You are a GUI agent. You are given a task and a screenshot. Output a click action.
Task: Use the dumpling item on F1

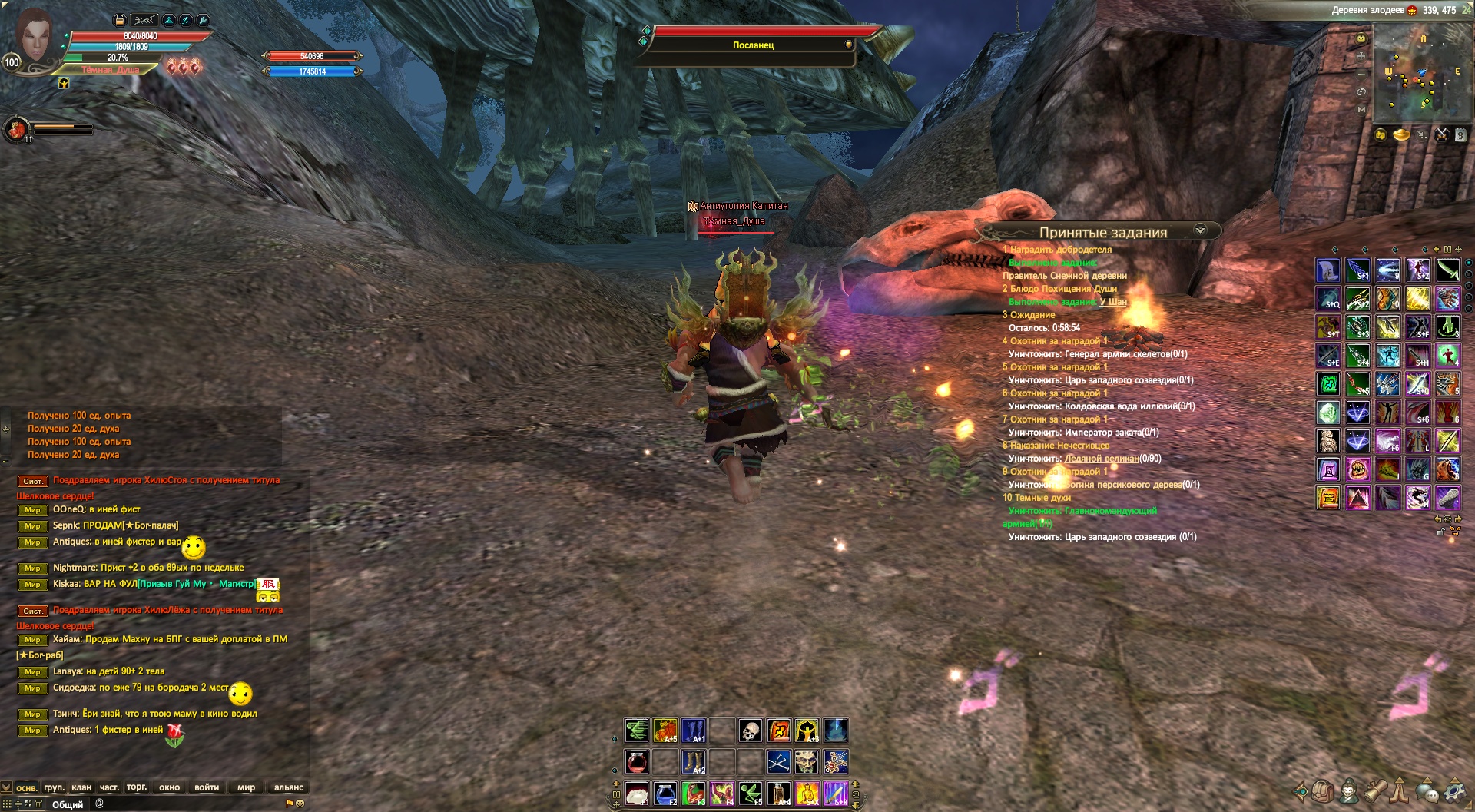[637, 793]
